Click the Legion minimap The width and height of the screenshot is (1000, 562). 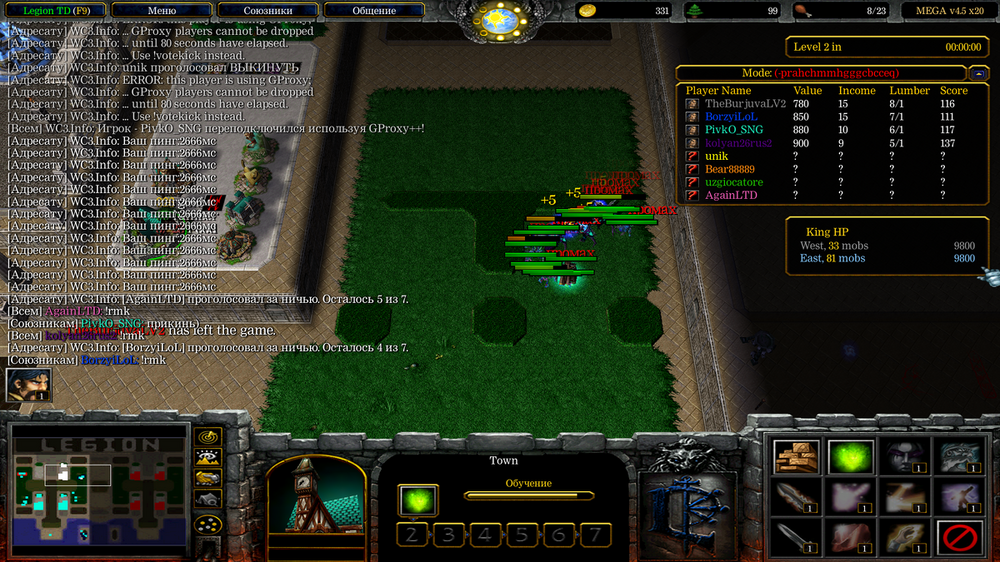tap(99, 489)
